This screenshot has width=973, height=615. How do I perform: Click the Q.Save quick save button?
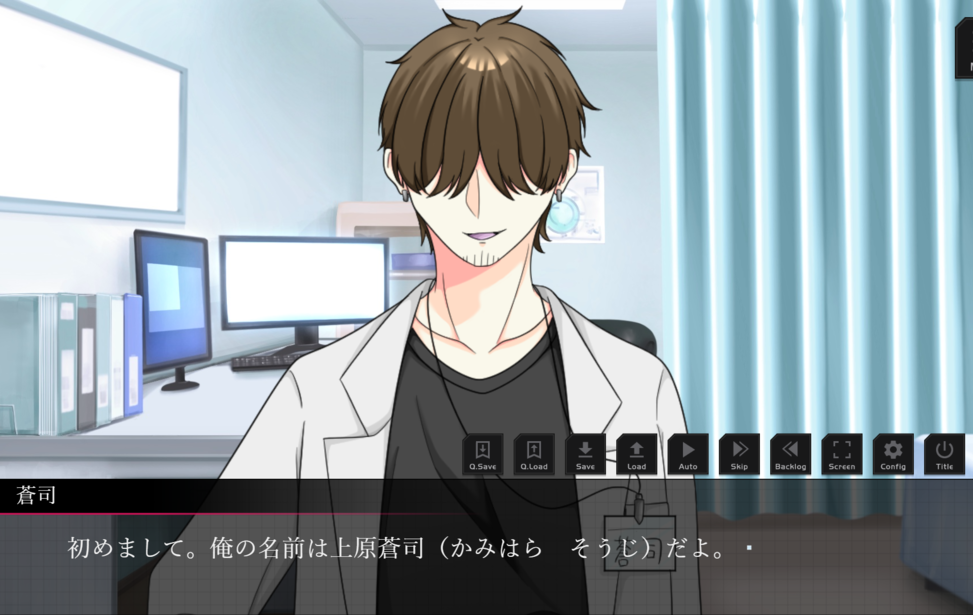click(x=483, y=454)
